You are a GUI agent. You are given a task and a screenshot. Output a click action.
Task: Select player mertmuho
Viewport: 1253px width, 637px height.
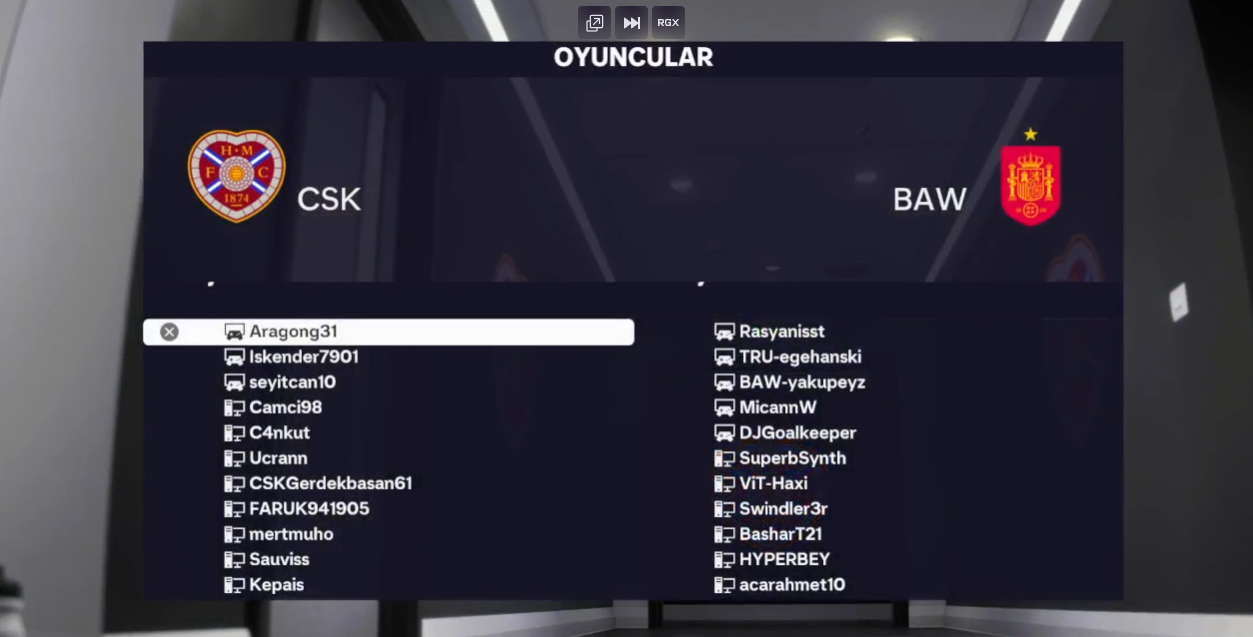(291, 534)
